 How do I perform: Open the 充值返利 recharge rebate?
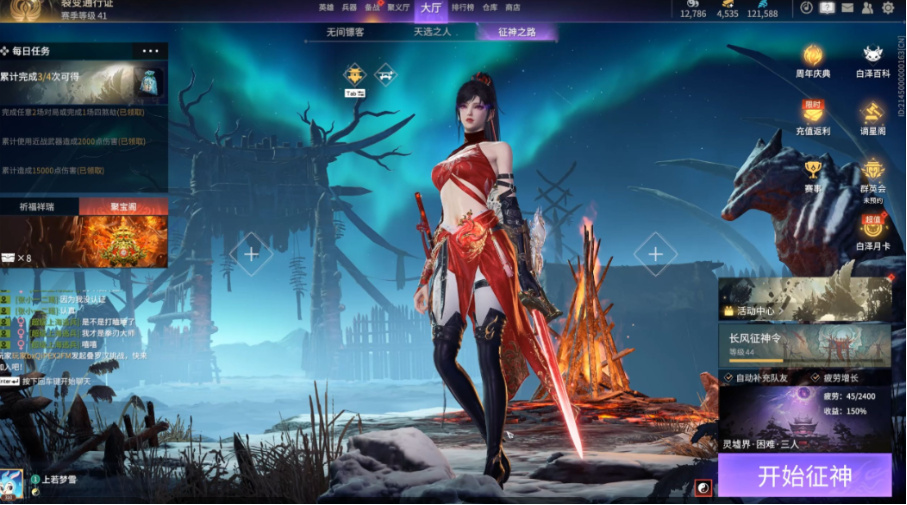[x=813, y=117]
